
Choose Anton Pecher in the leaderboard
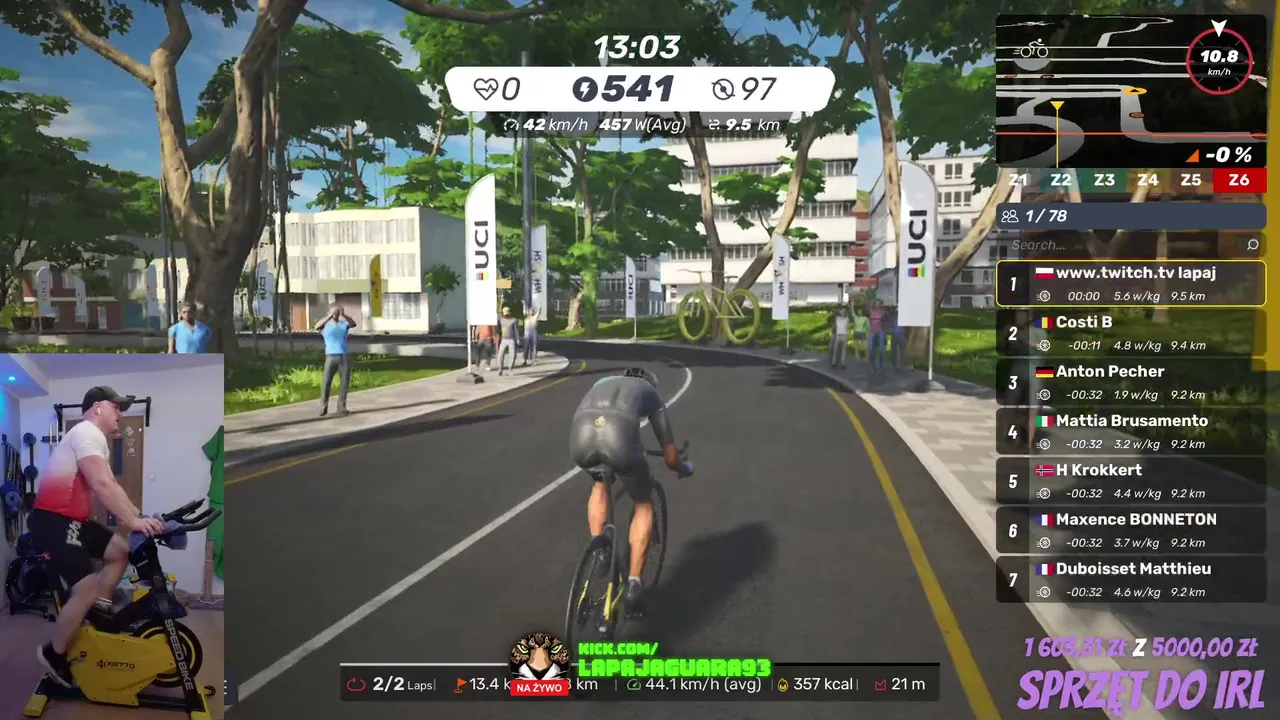click(x=1131, y=382)
